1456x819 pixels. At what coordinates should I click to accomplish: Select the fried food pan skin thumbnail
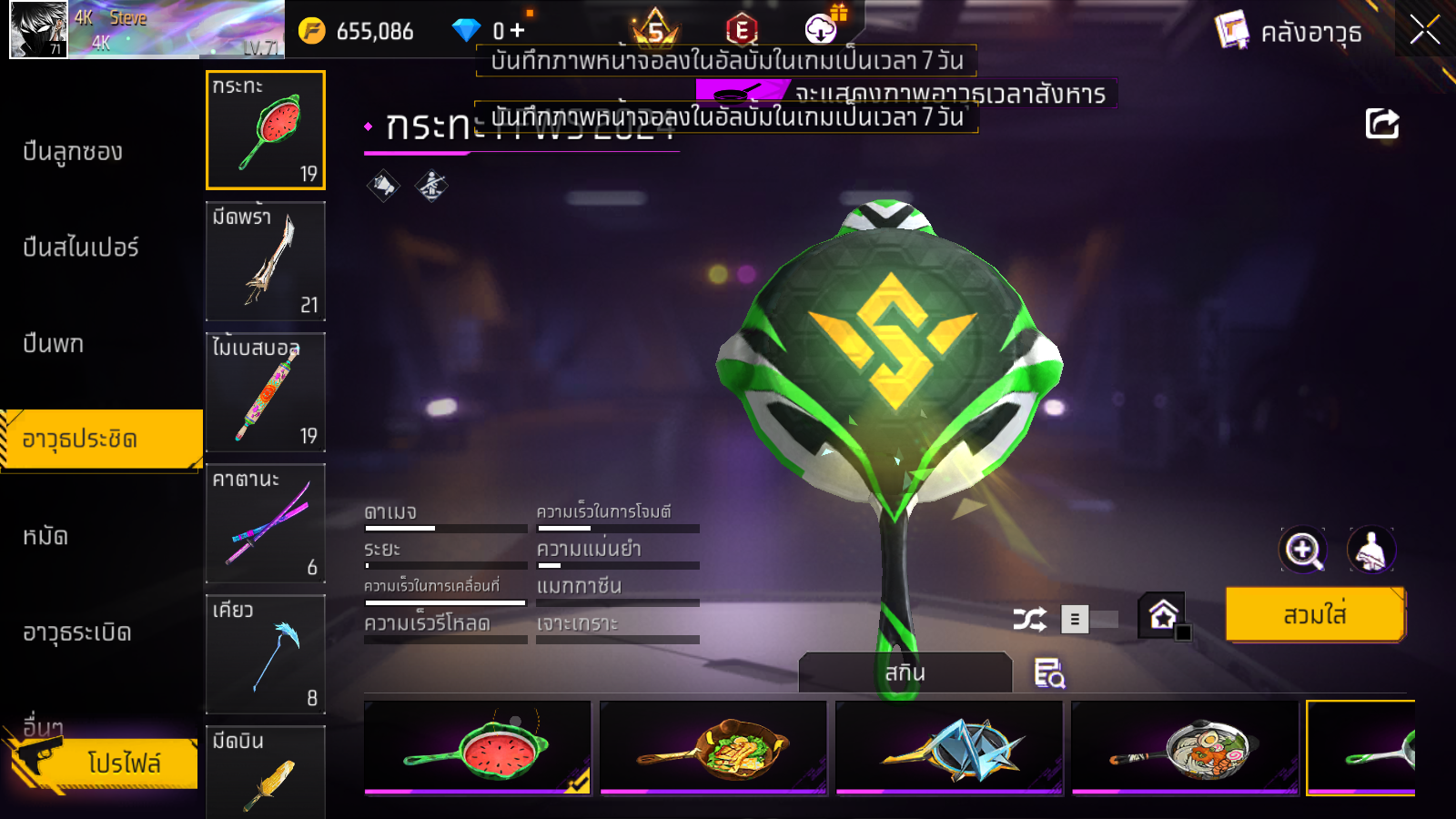coord(713,748)
